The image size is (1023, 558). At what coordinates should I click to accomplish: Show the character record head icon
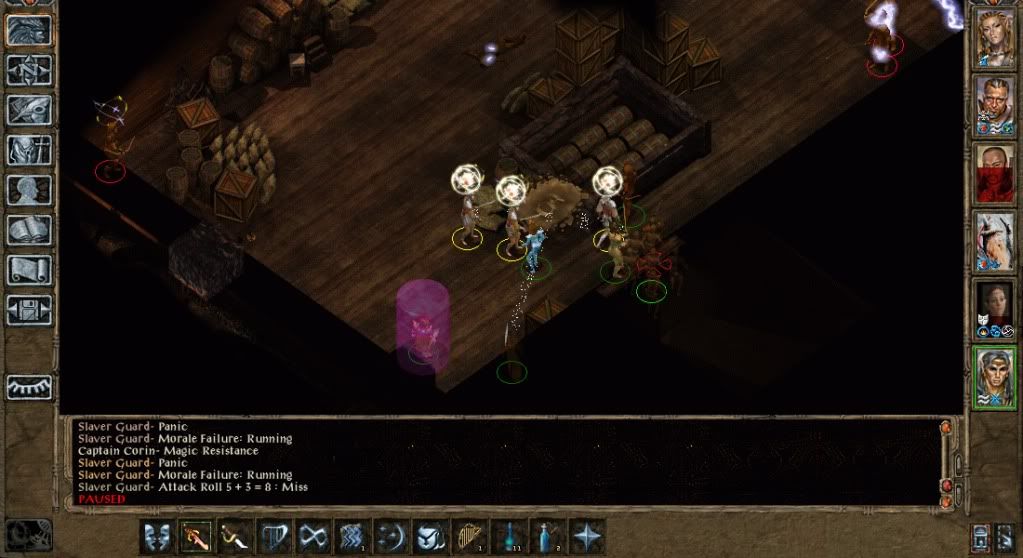[29, 190]
